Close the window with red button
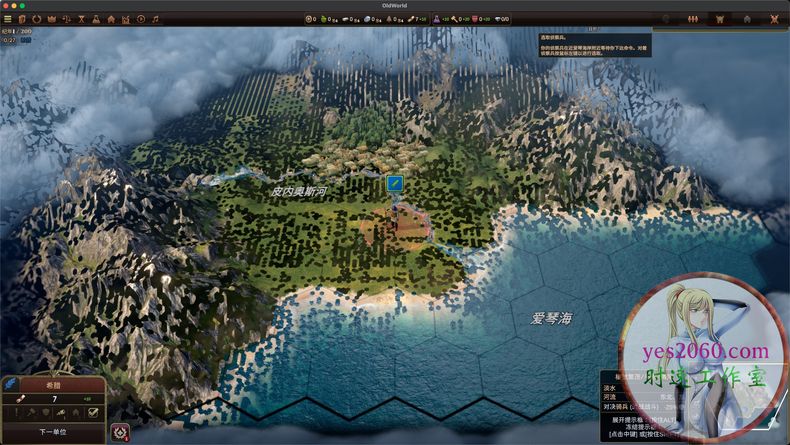The image size is (790, 445). coord(6,5)
